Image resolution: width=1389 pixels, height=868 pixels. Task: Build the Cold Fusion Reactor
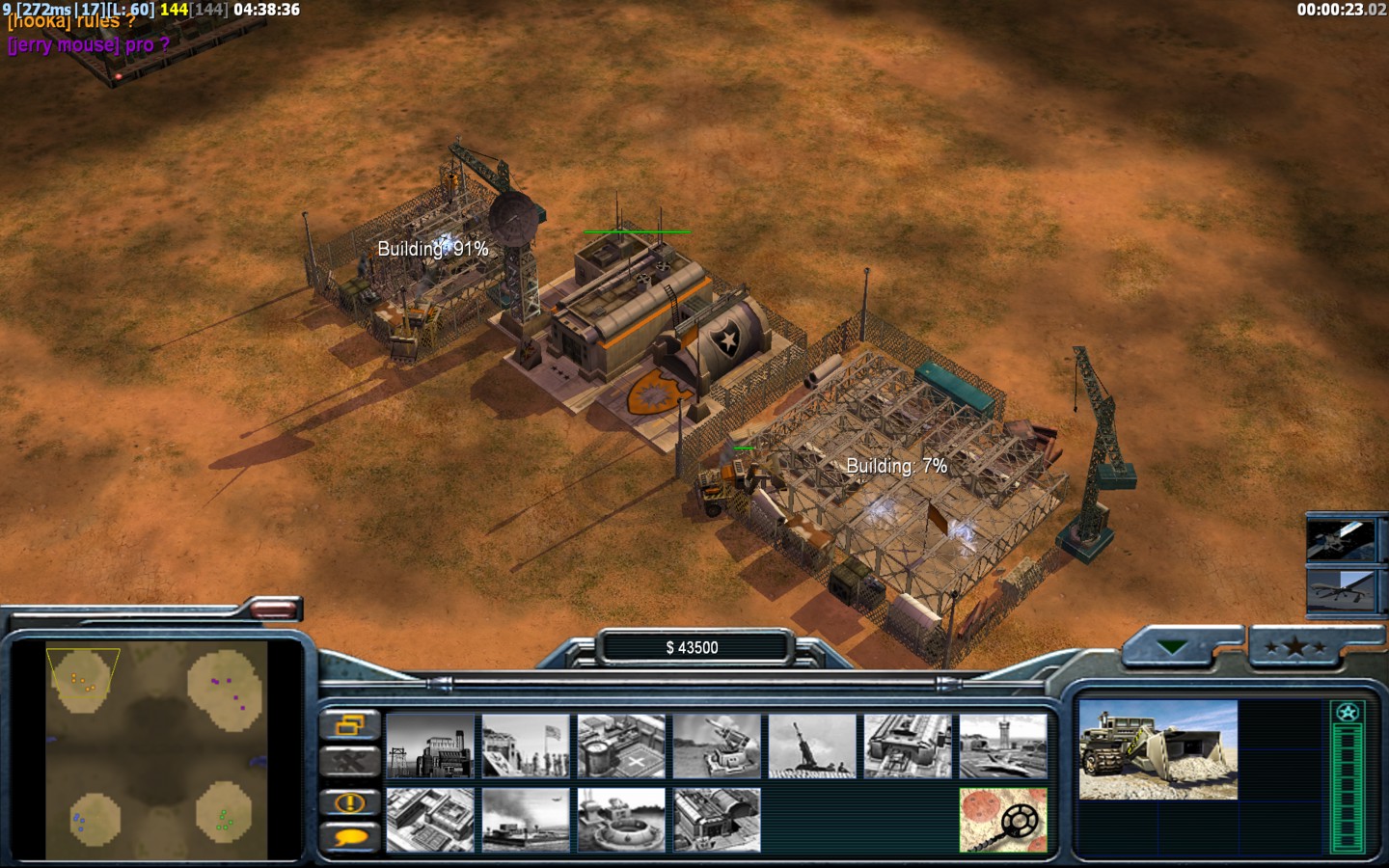pos(430,746)
